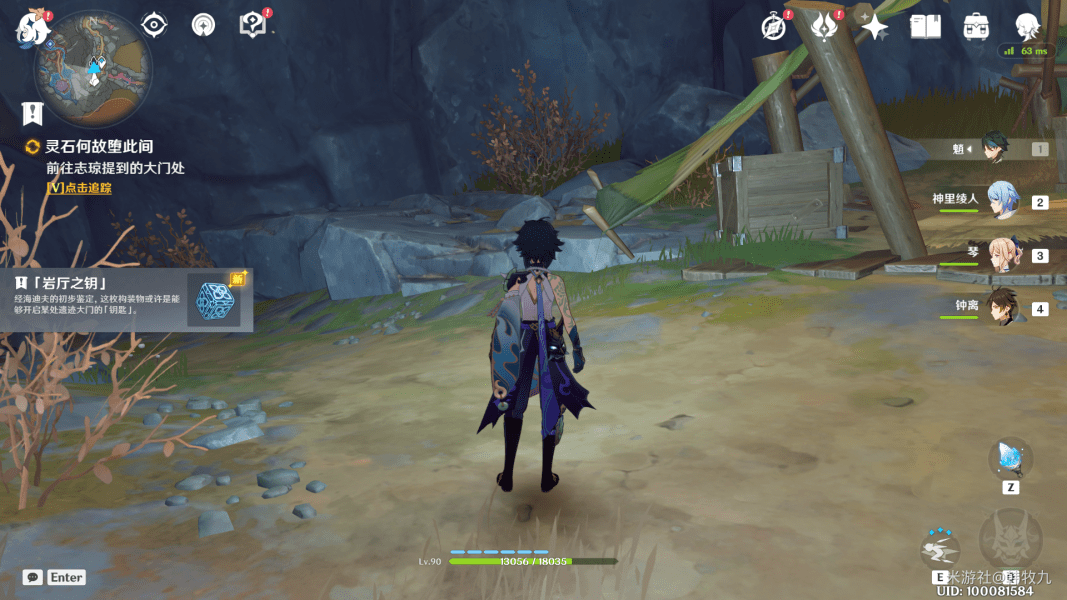Switch to party member 琴
Screen dimensions: 1067x600
[1002, 255]
